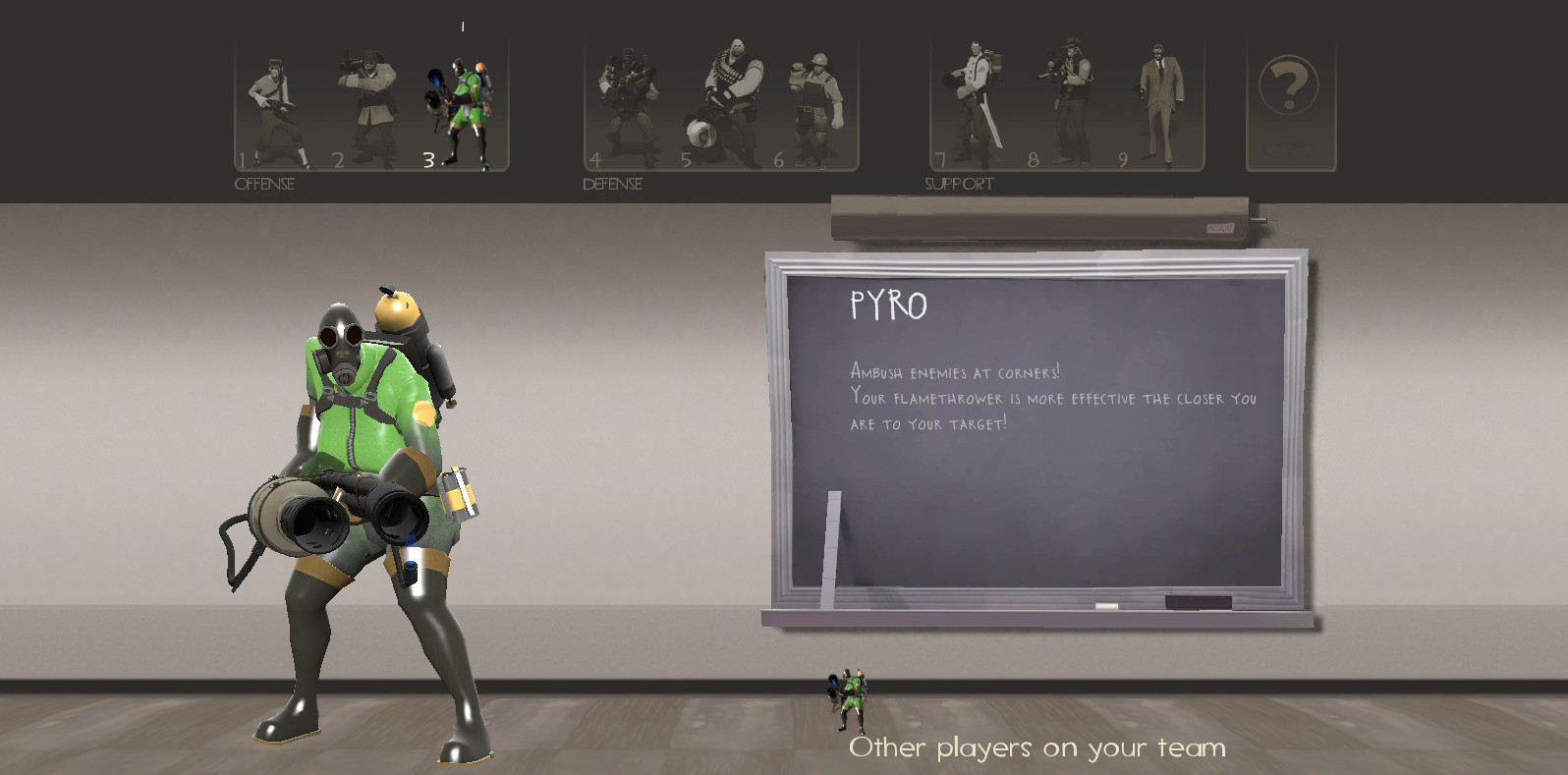Click the OFFENSE category label

point(263,183)
